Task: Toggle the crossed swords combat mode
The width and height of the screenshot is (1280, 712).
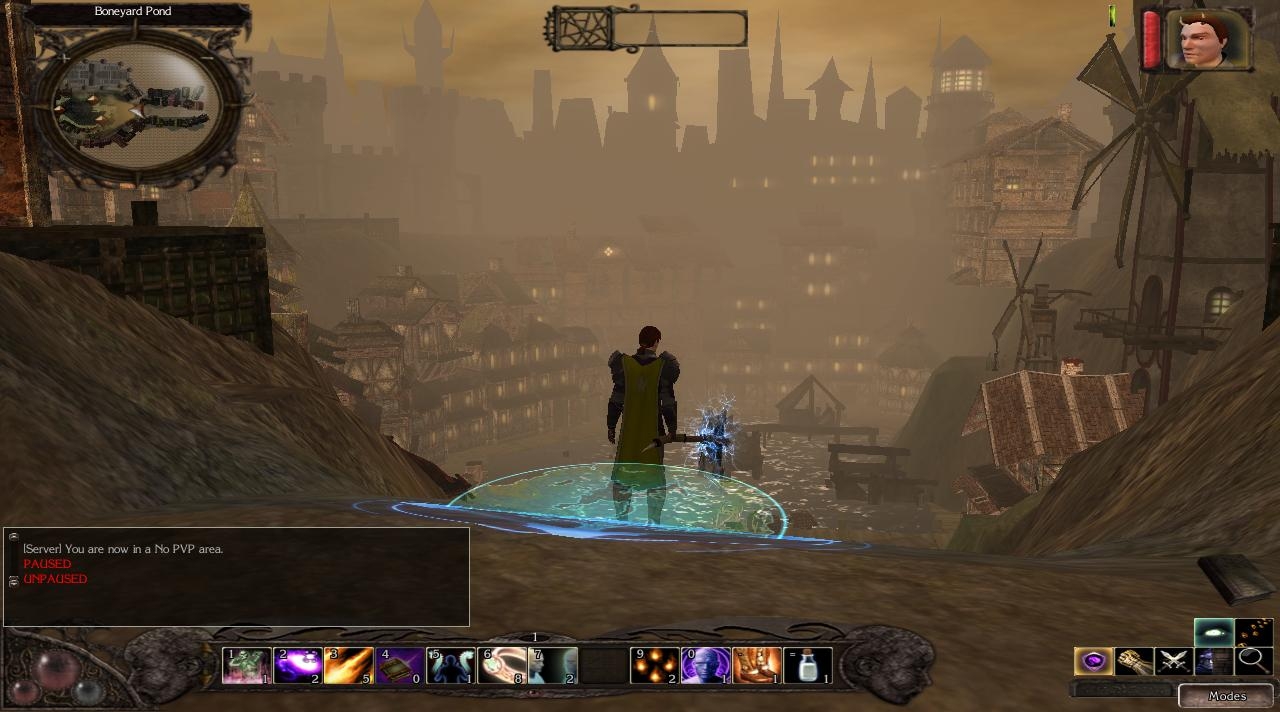Action: point(1173,661)
